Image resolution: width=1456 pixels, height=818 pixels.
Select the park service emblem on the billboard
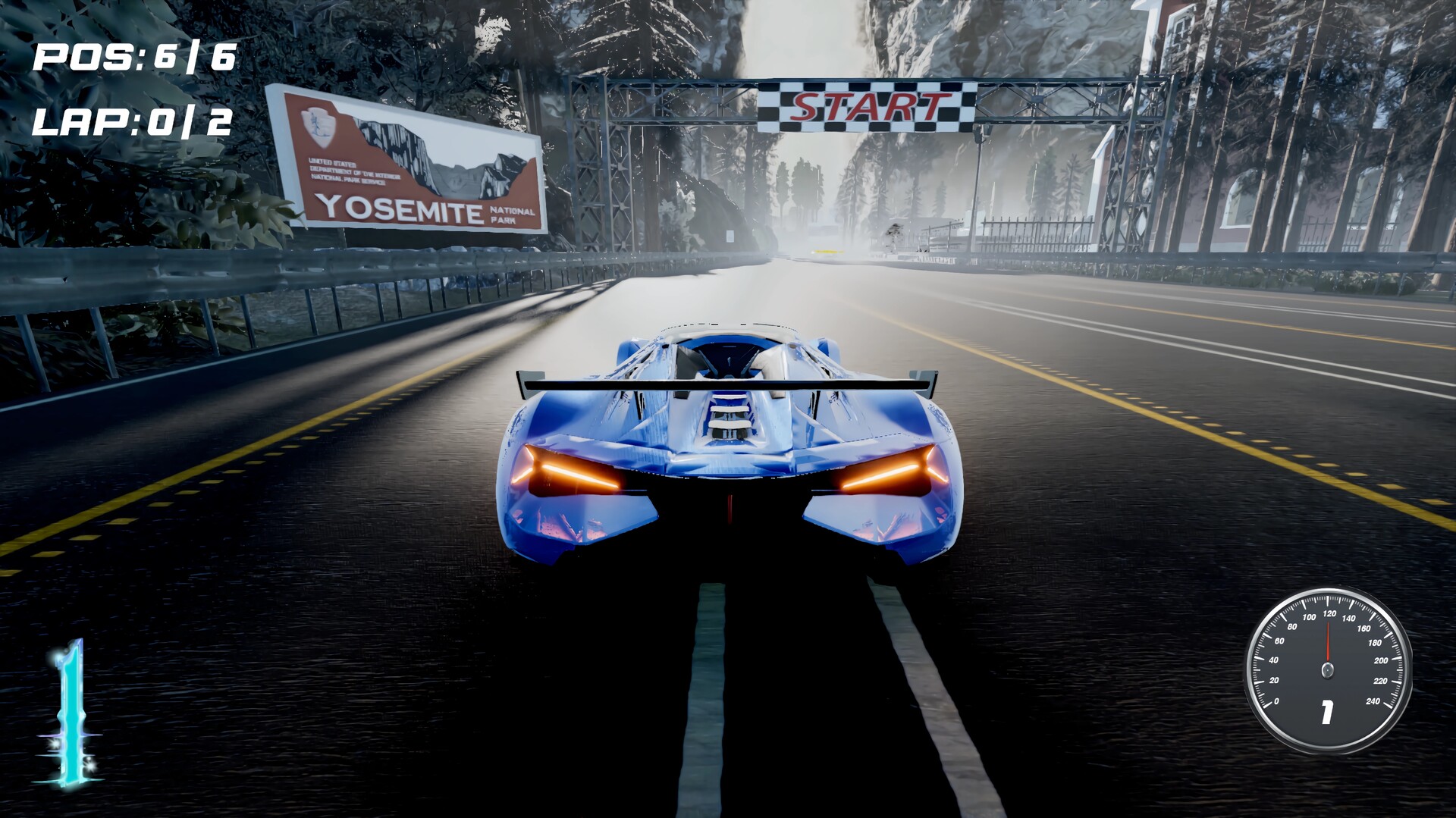(318, 125)
